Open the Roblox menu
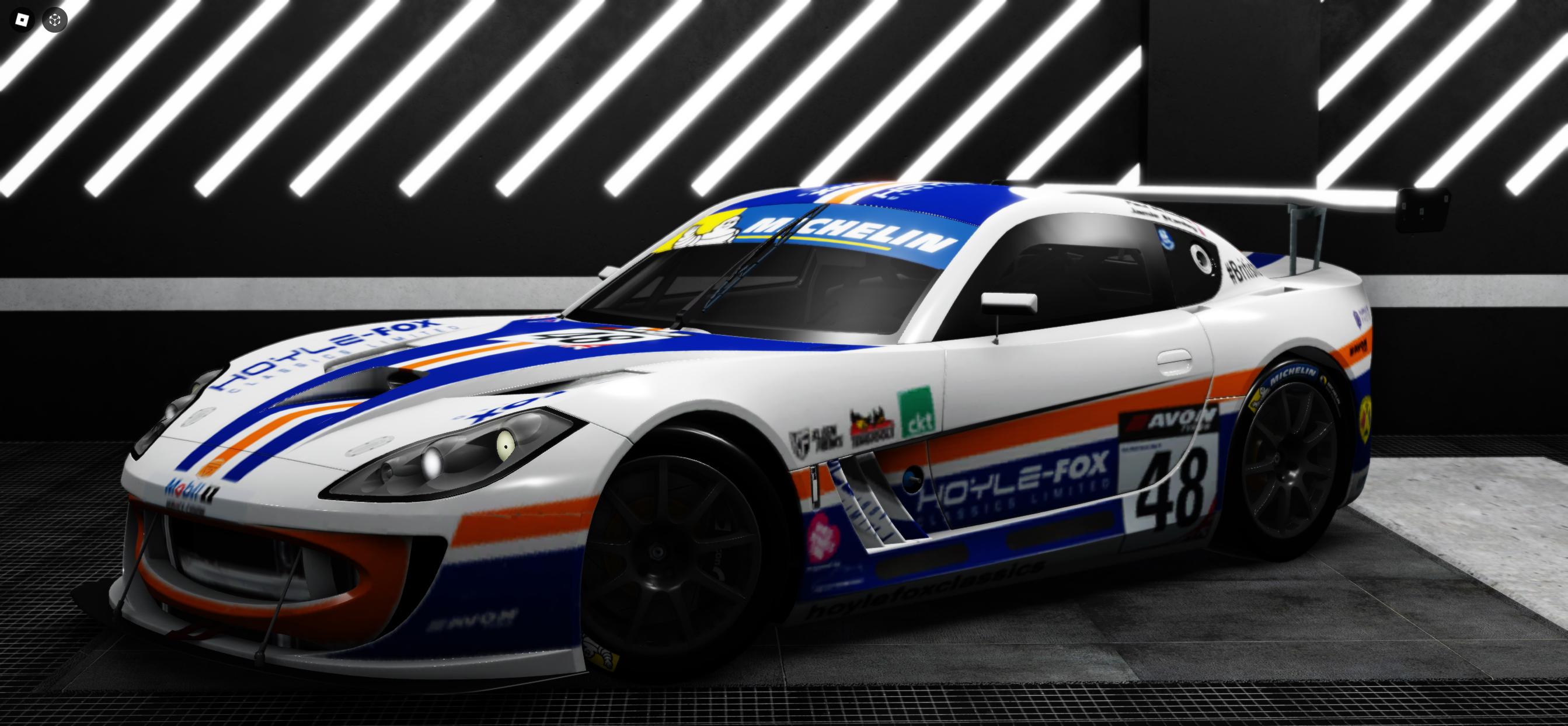The height and width of the screenshot is (726, 1568). (x=23, y=20)
